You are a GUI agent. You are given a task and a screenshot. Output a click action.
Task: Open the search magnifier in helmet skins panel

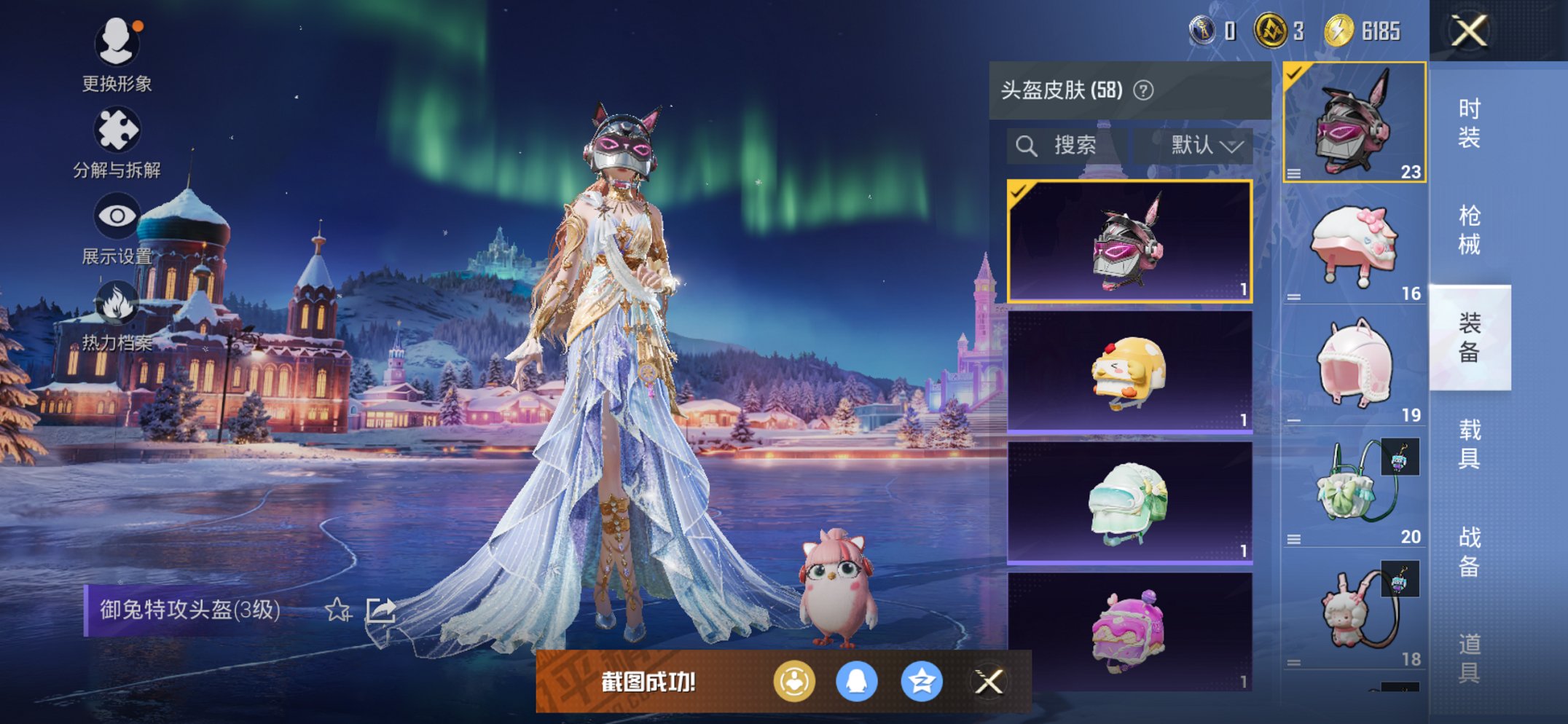(1028, 145)
